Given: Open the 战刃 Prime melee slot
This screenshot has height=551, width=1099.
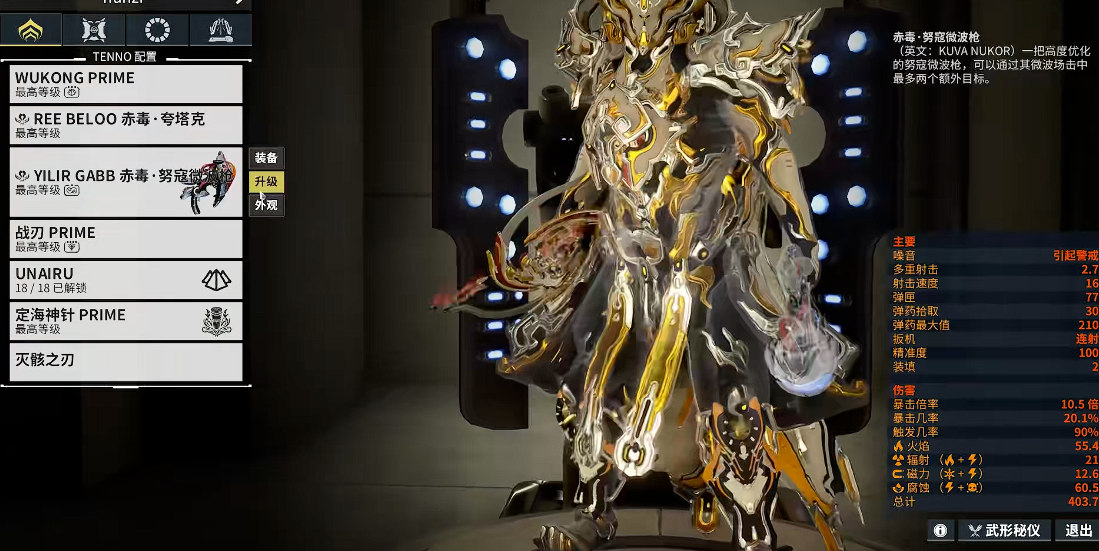Looking at the screenshot, I should pos(126,239).
